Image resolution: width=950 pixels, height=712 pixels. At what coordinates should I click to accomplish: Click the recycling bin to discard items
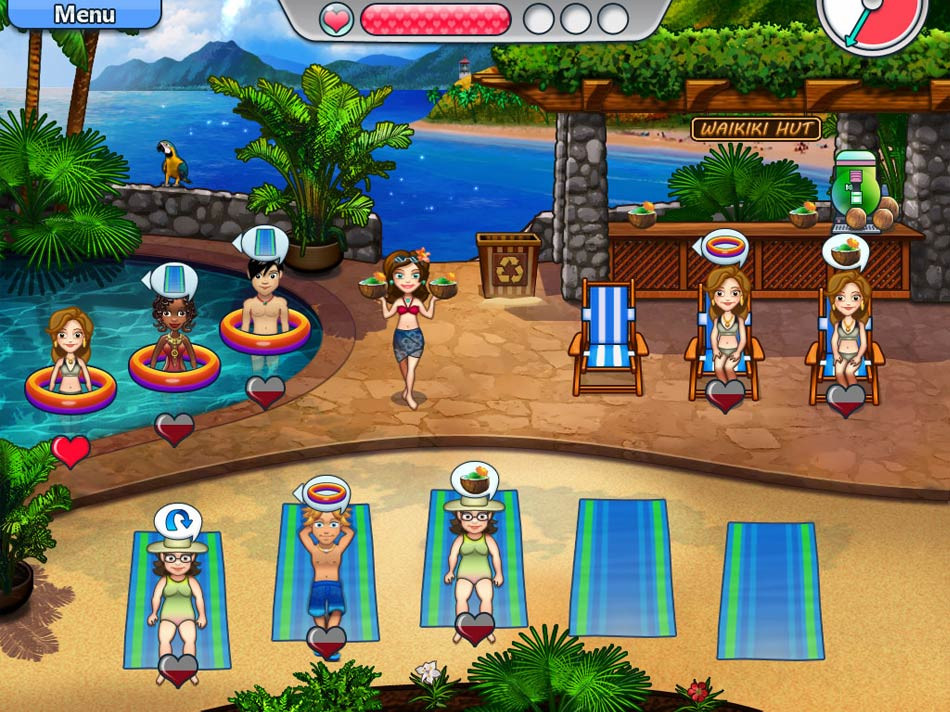pos(508,265)
